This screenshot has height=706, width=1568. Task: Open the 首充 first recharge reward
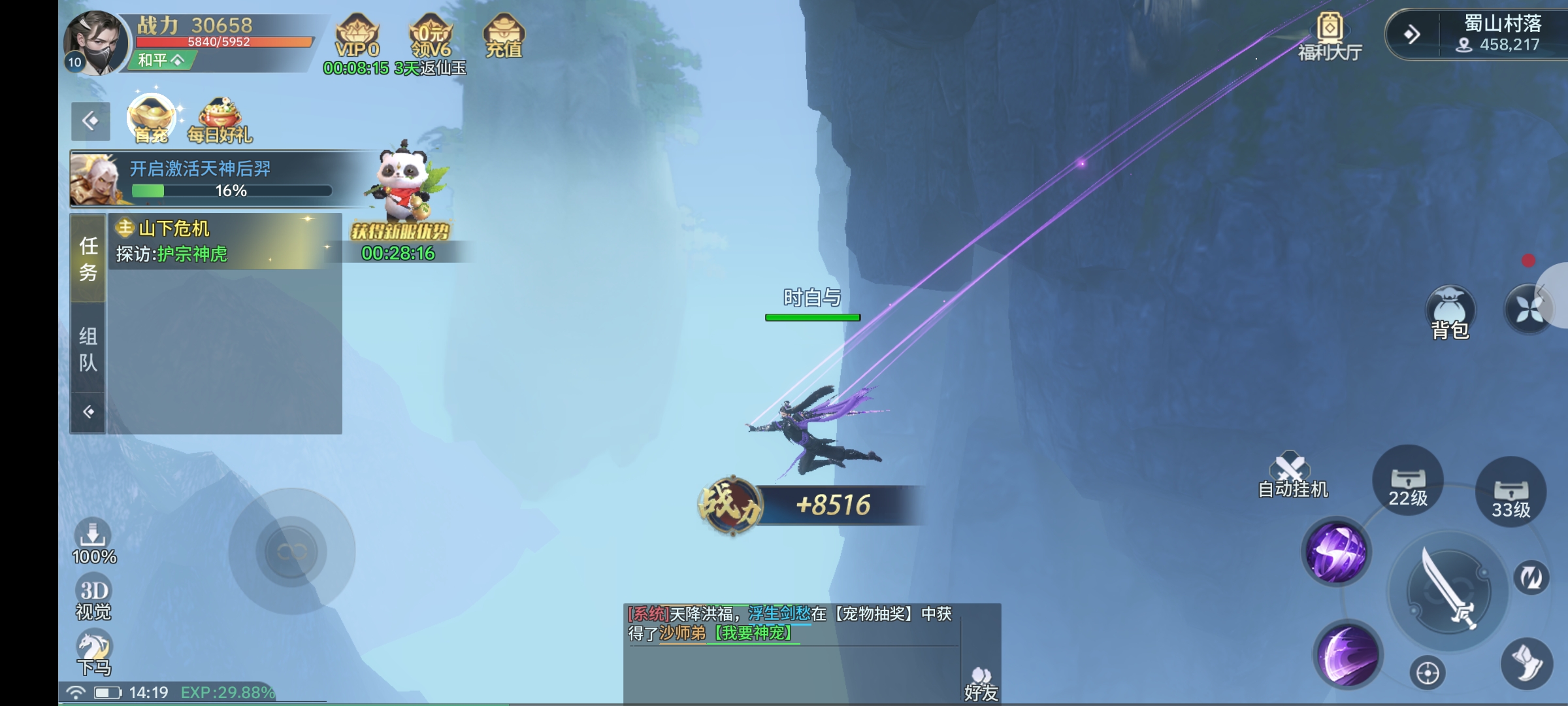(x=152, y=118)
